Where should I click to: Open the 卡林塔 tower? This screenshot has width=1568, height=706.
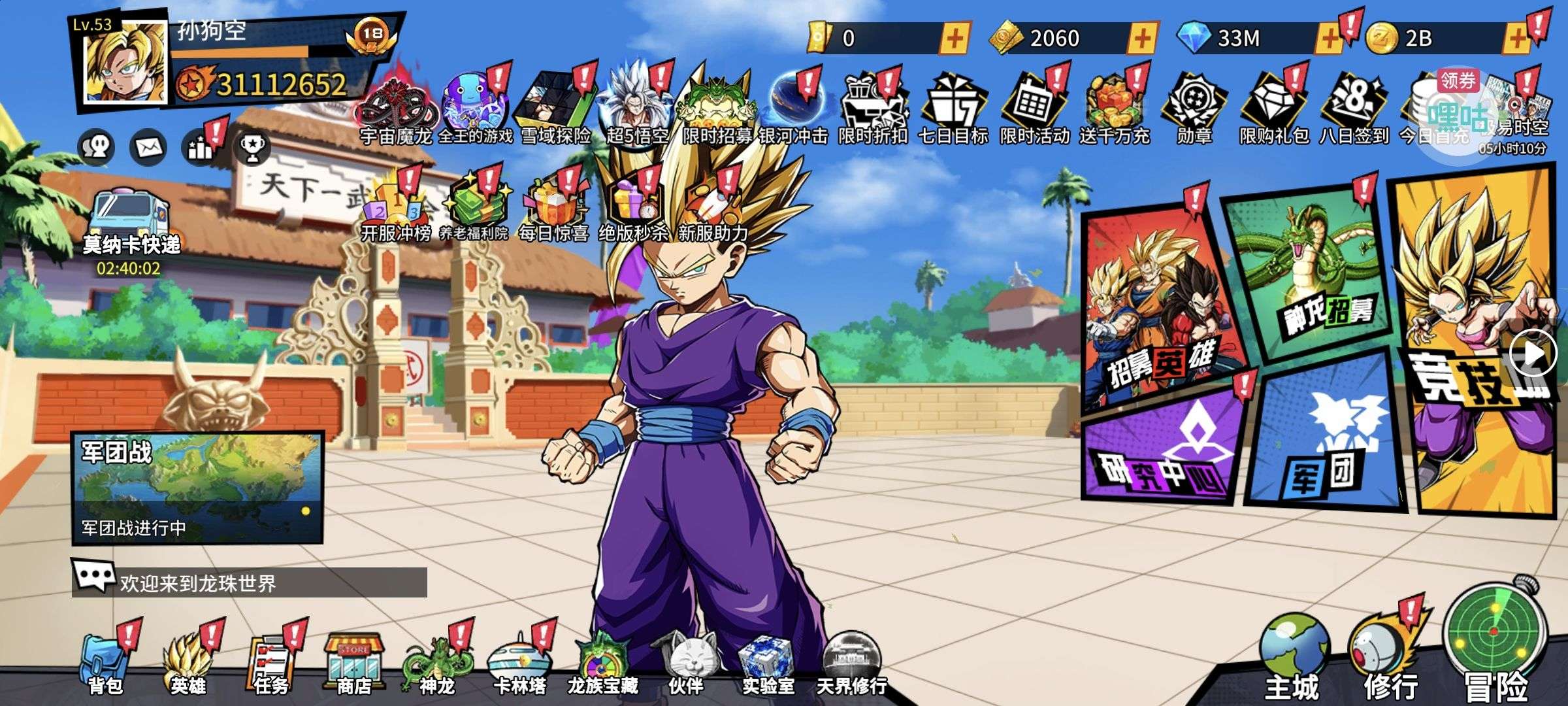[x=519, y=664]
